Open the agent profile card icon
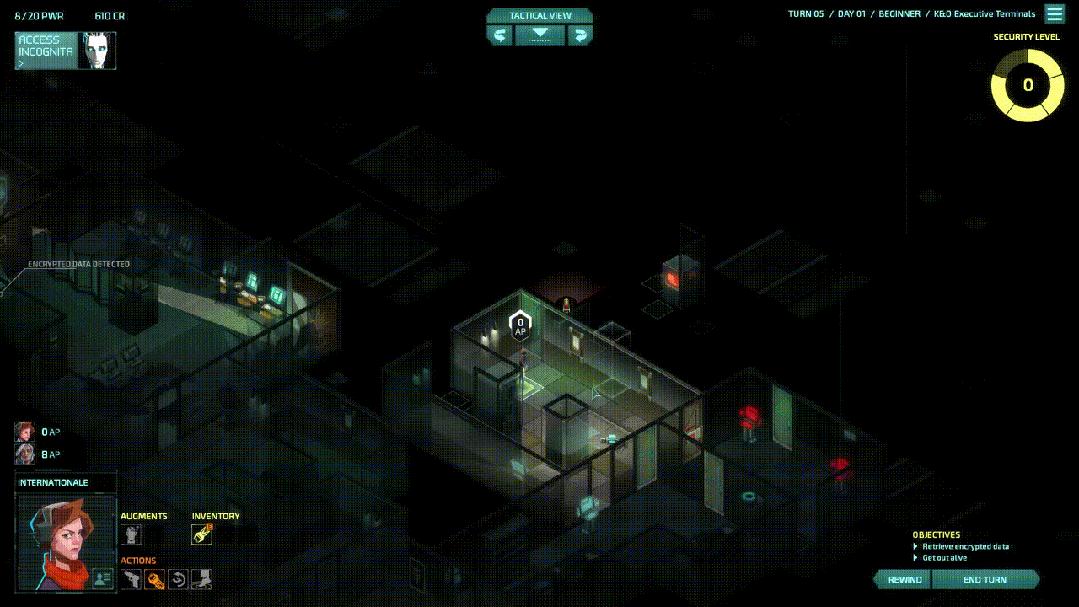 (103, 577)
